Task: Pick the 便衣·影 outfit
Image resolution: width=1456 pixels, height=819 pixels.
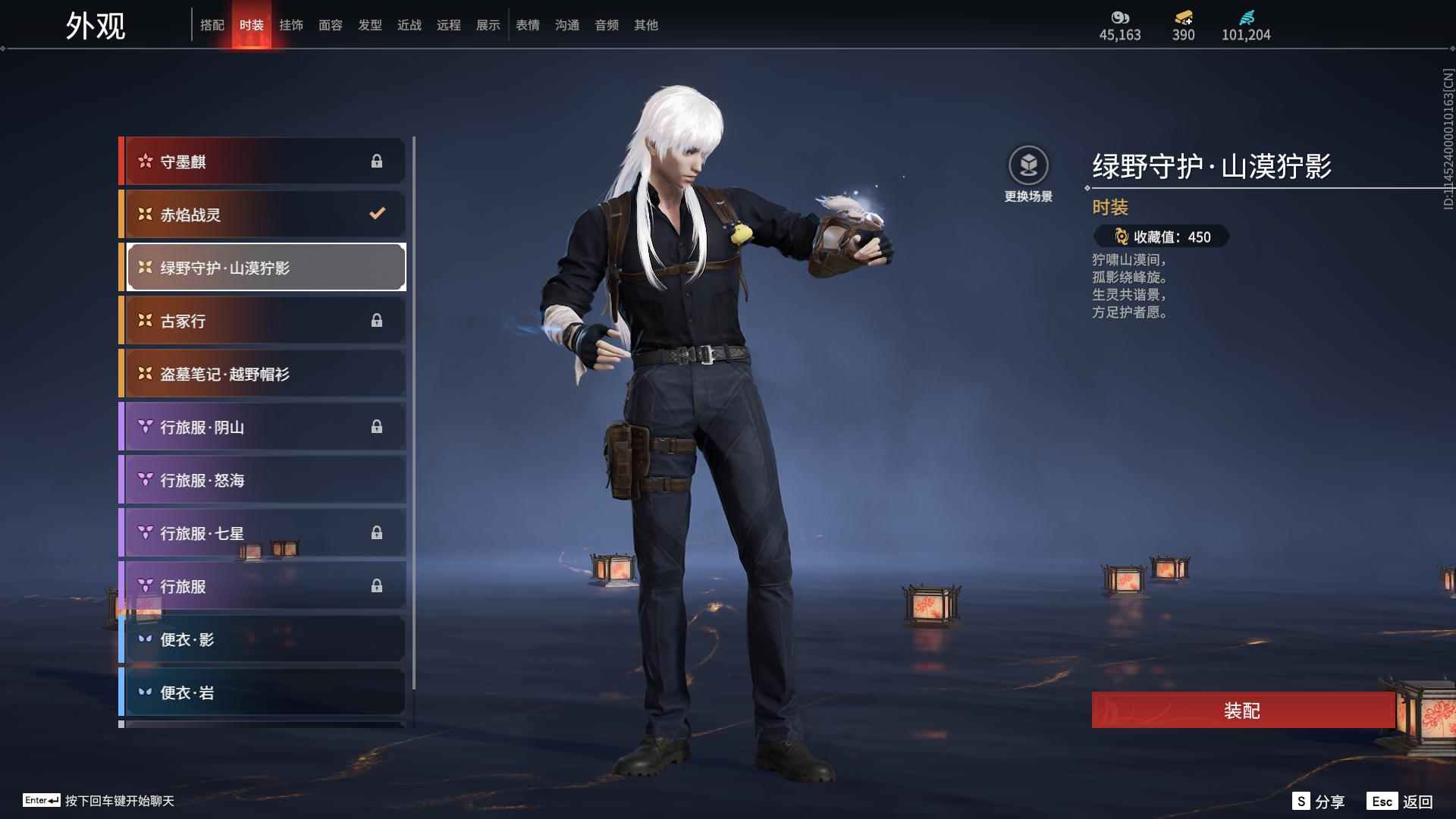Action: click(262, 639)
